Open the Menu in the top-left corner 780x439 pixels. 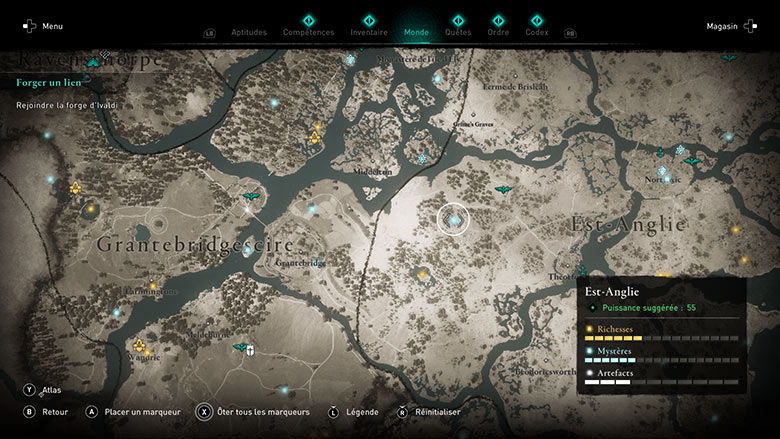coord(43,26)
